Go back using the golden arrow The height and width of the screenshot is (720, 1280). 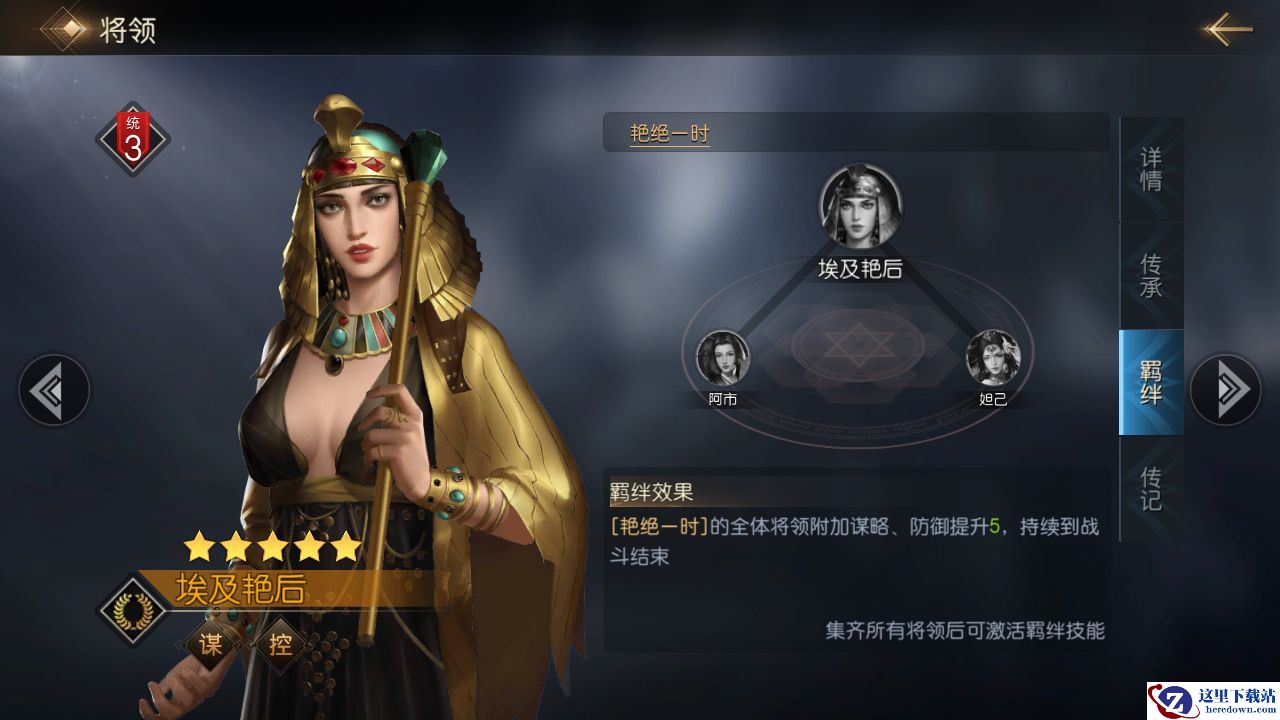[1227, 29]
